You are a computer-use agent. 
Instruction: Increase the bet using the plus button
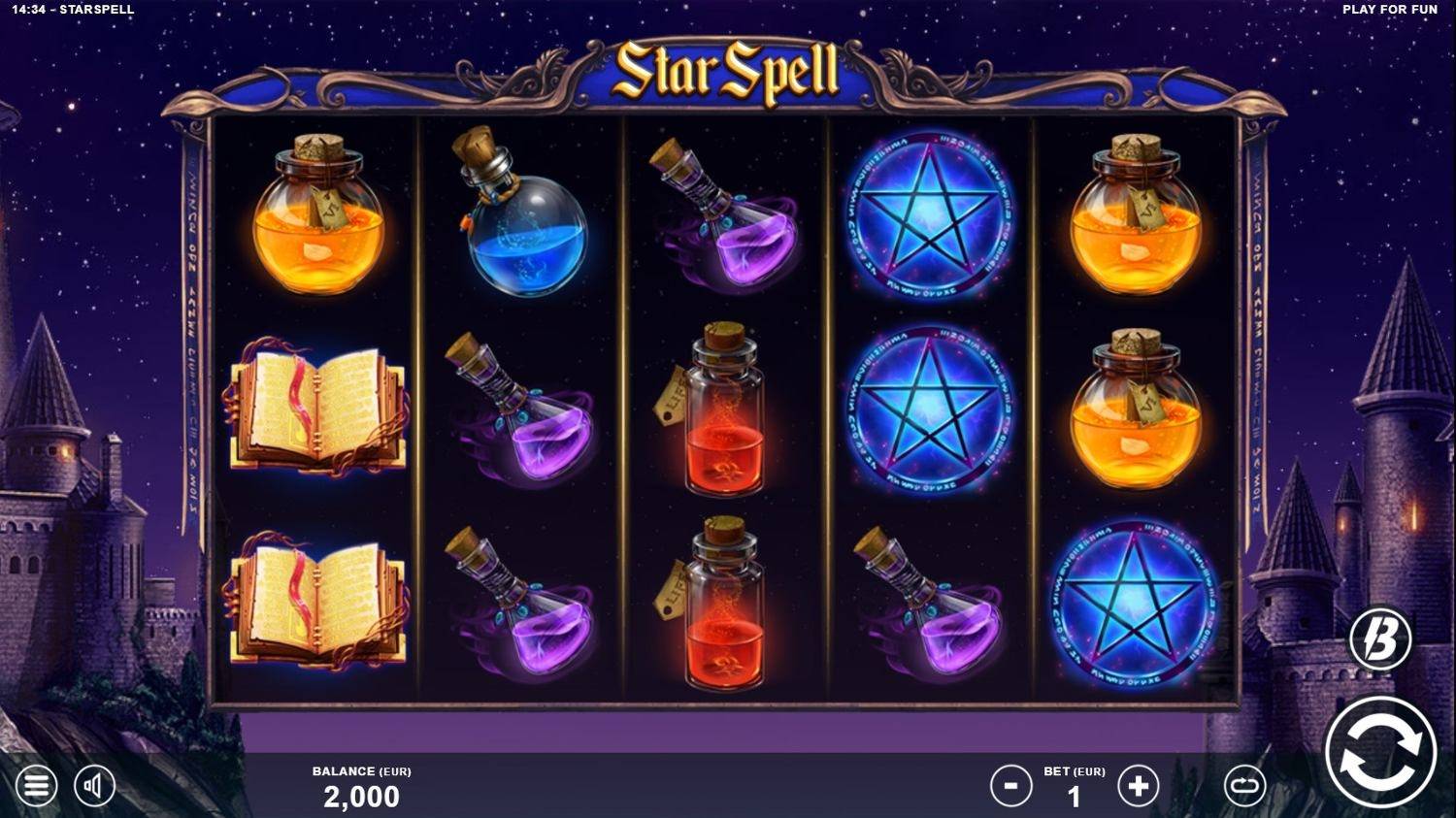1138,786
